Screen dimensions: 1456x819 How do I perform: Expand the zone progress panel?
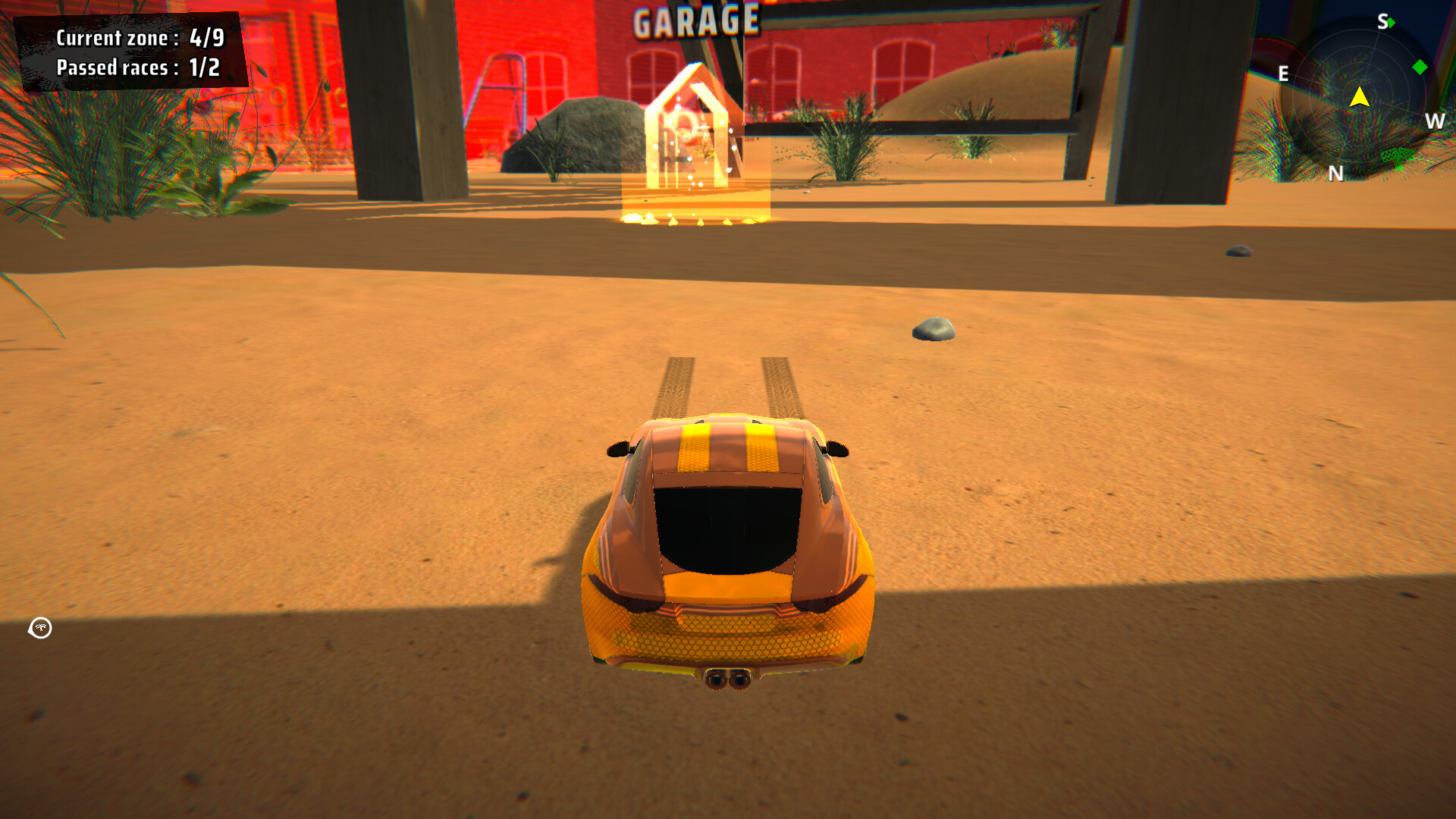(x=132, y=52)
